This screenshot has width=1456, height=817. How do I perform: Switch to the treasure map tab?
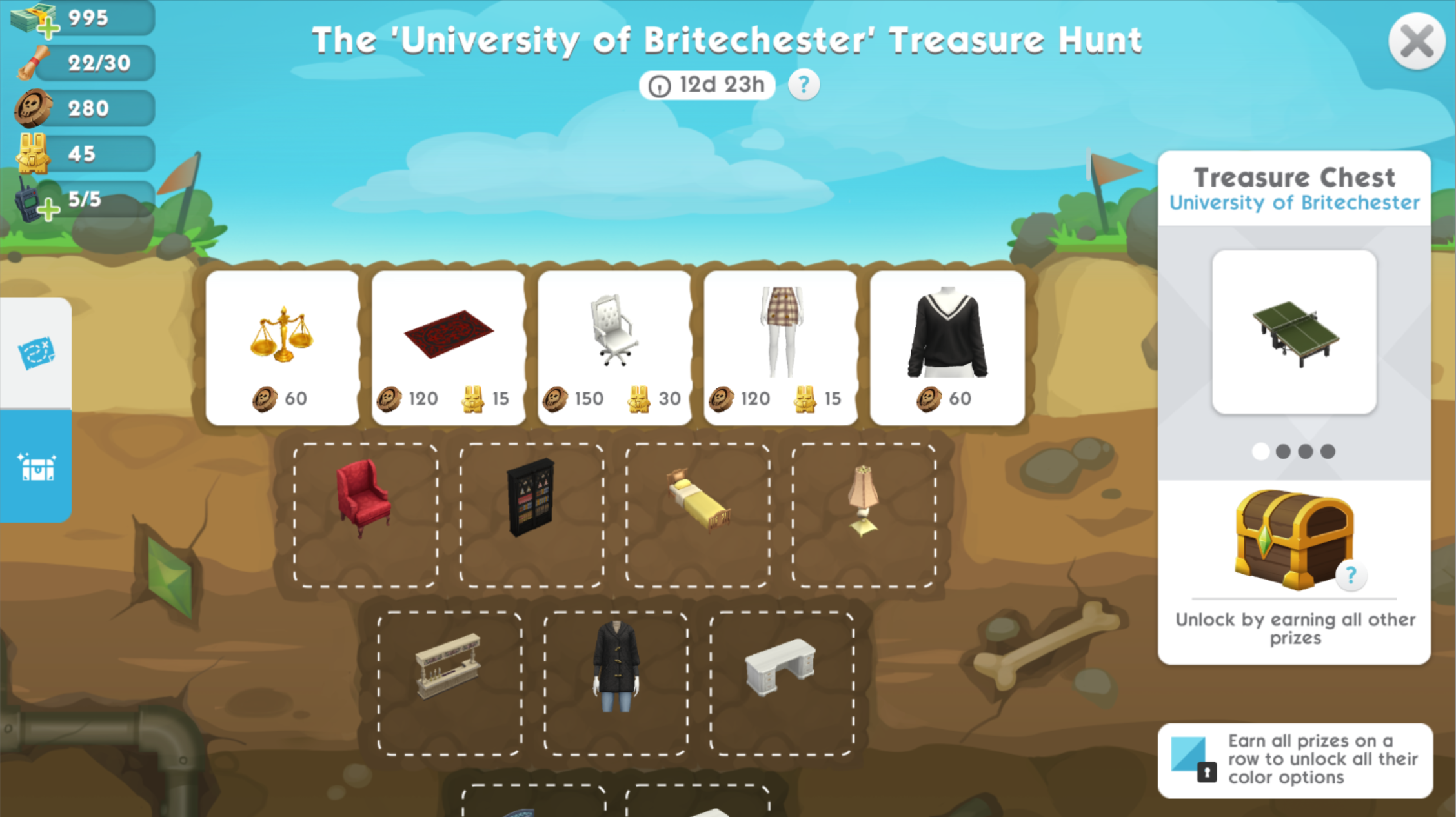pyautogui.click(x=36, y=352)
